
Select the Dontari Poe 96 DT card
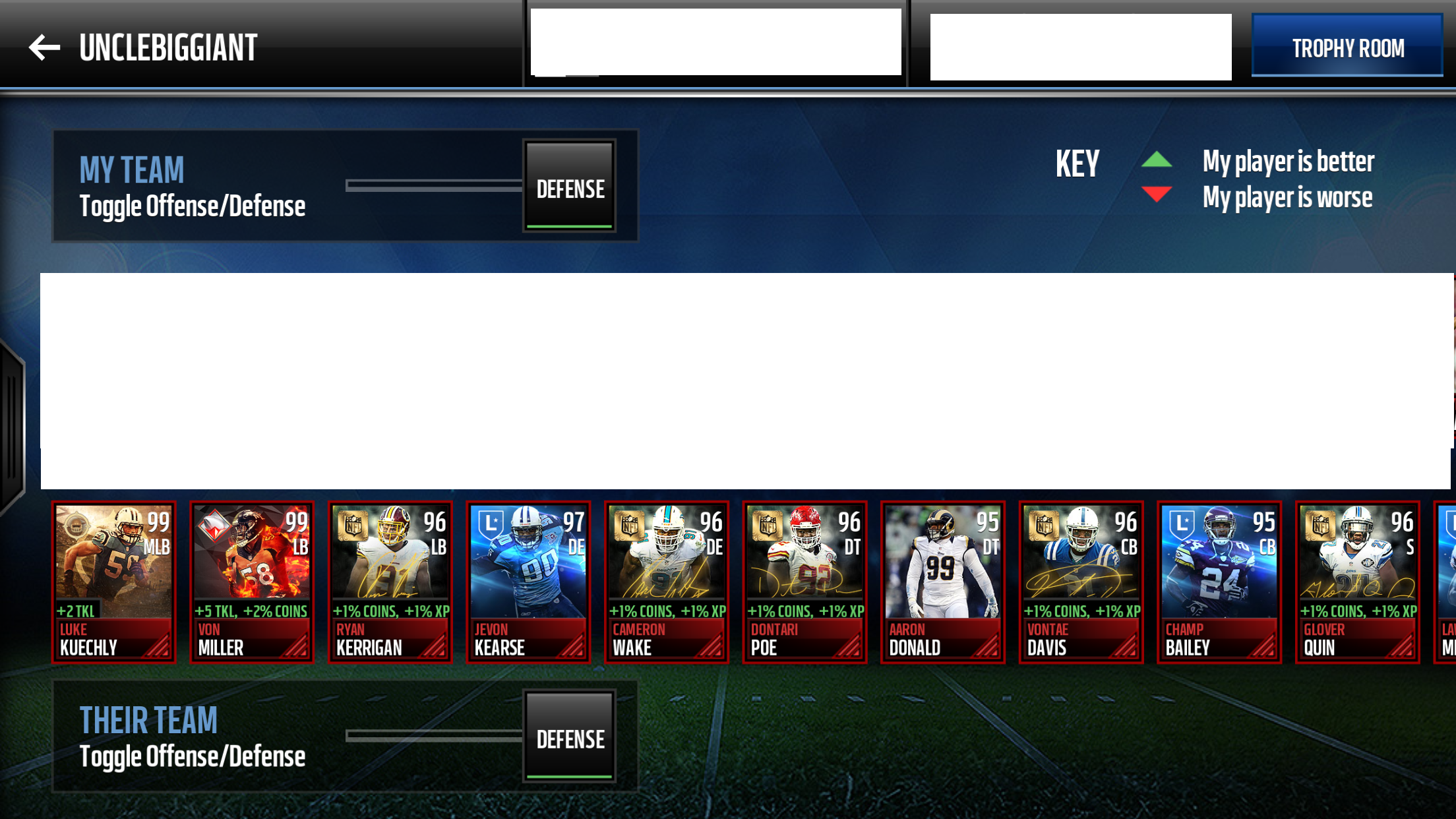[804, 580]
